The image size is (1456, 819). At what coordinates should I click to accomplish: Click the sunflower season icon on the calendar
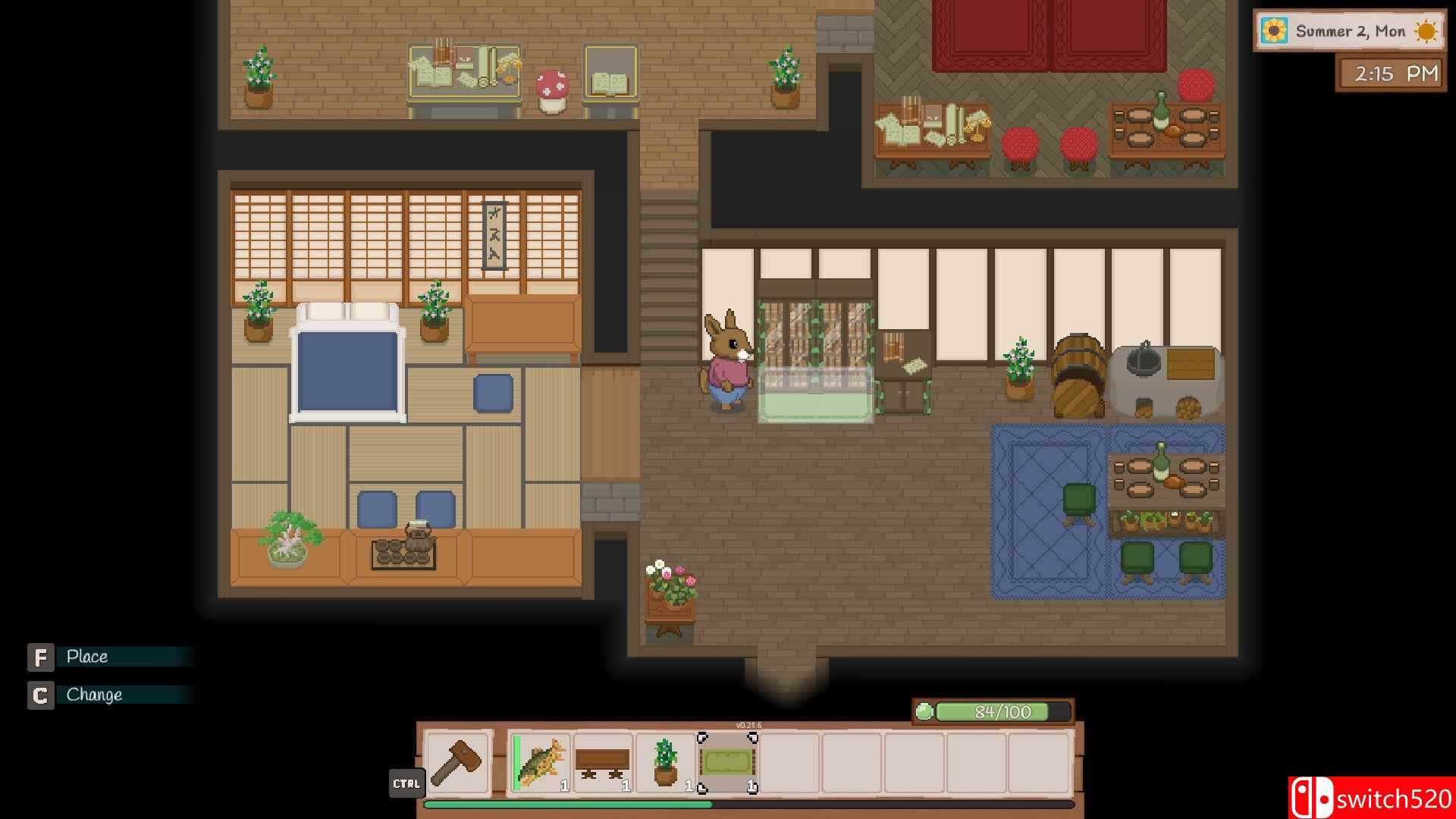coord(1273,31)
